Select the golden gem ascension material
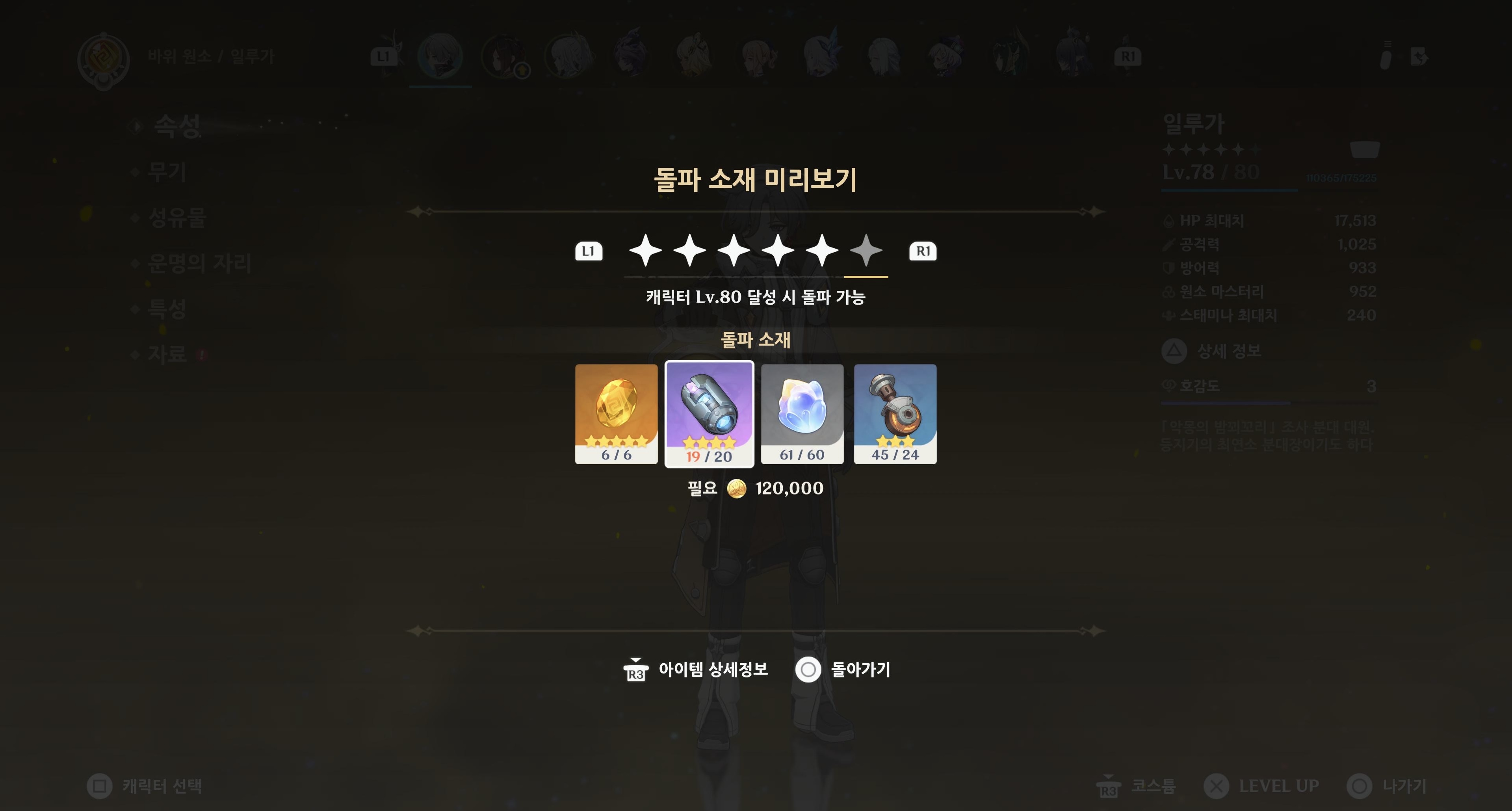This screenshot has height=811, width=1512. tap(617, 414)
